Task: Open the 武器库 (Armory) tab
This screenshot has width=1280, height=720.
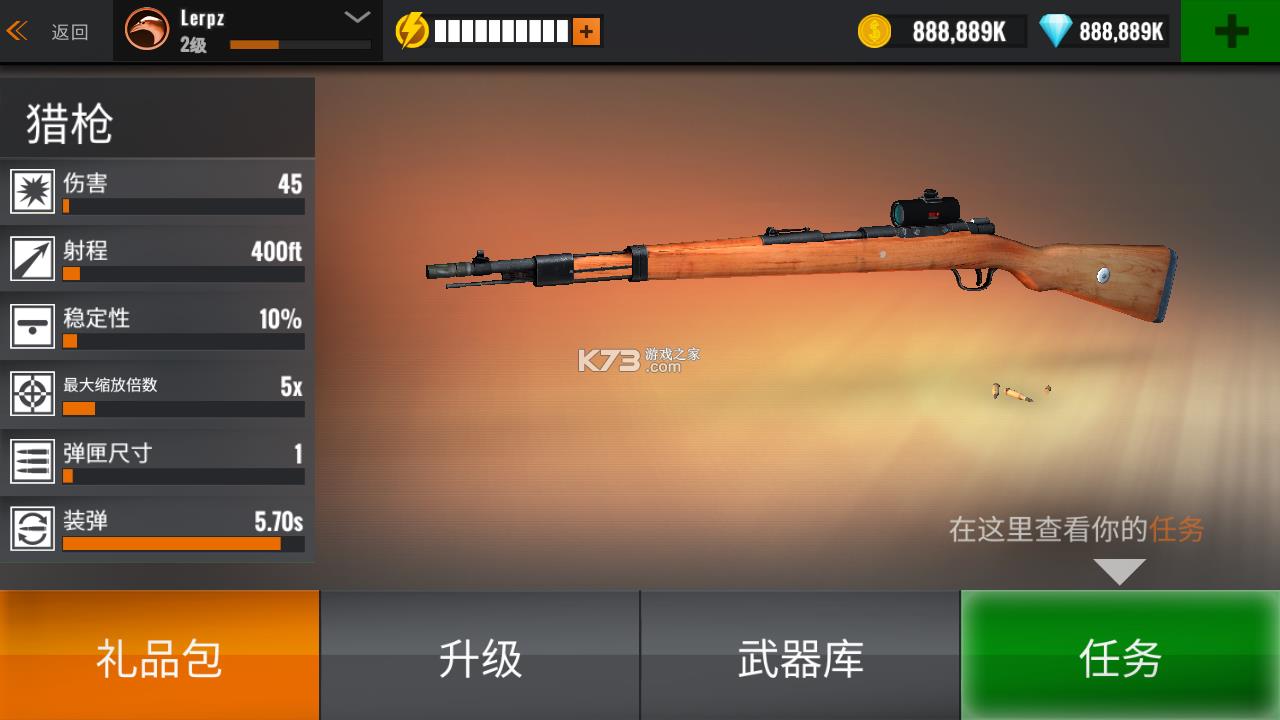Action: pyautogui.click(x=800, y=655)
